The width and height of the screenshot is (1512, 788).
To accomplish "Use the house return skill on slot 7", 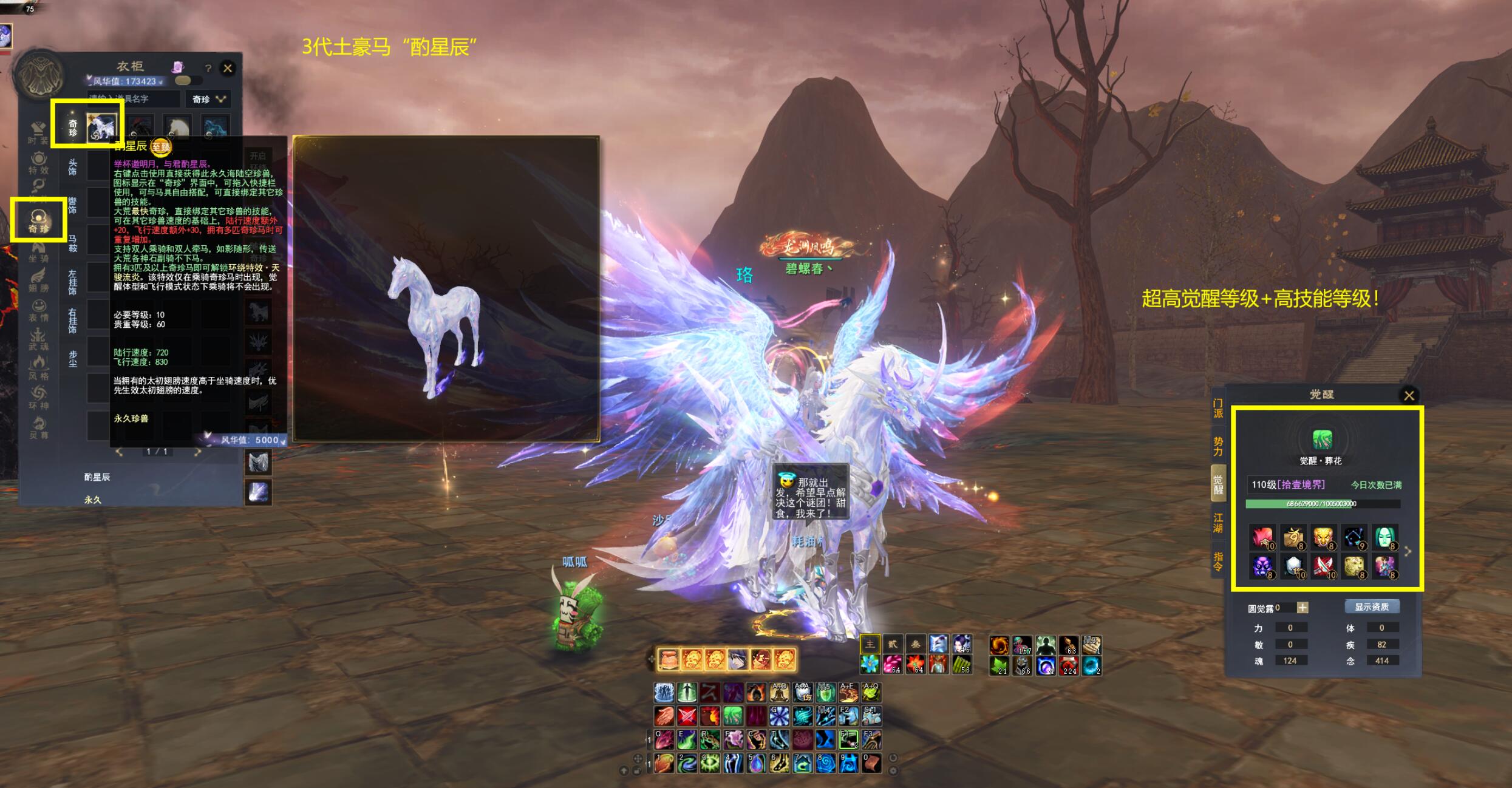I will 802,763.
